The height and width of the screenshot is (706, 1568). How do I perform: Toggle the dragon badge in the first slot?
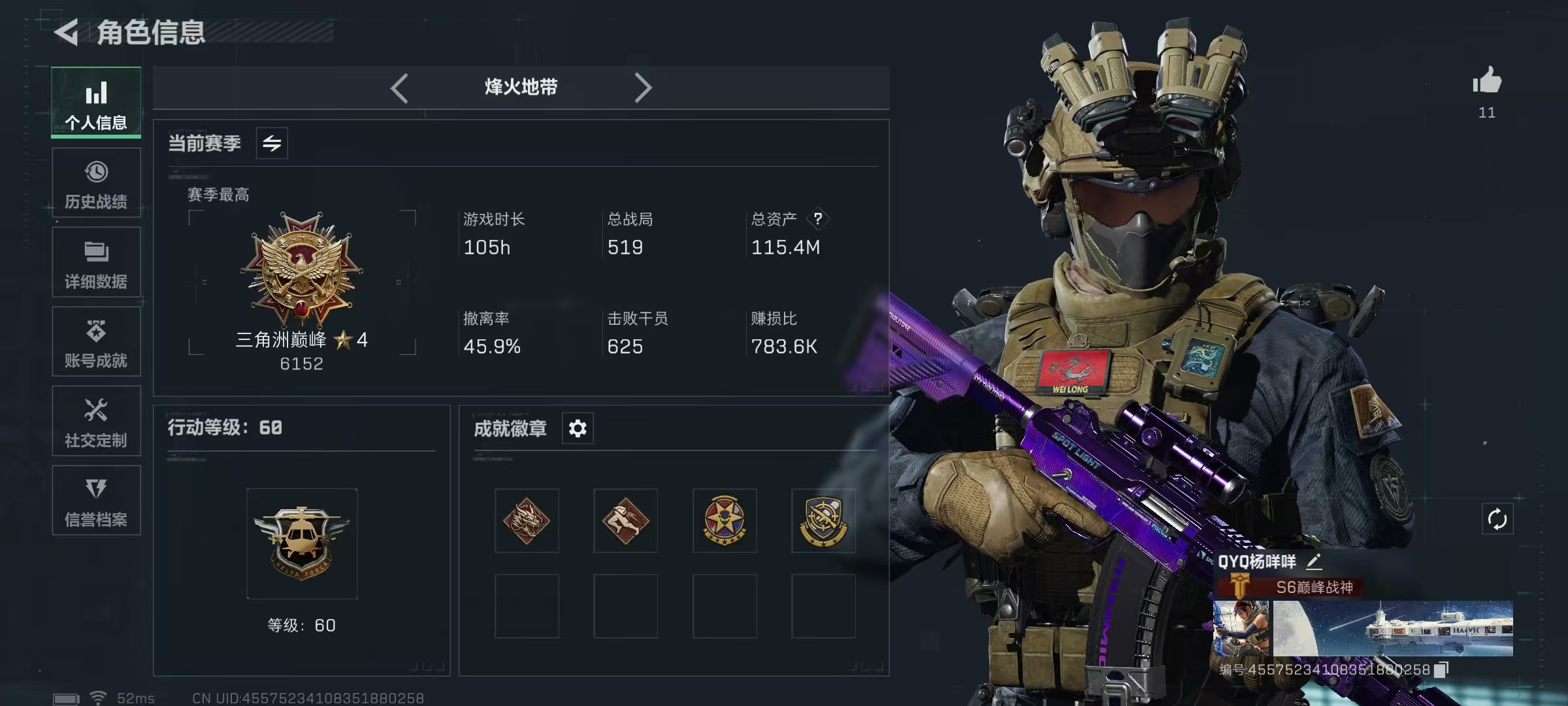click(526, 521)
